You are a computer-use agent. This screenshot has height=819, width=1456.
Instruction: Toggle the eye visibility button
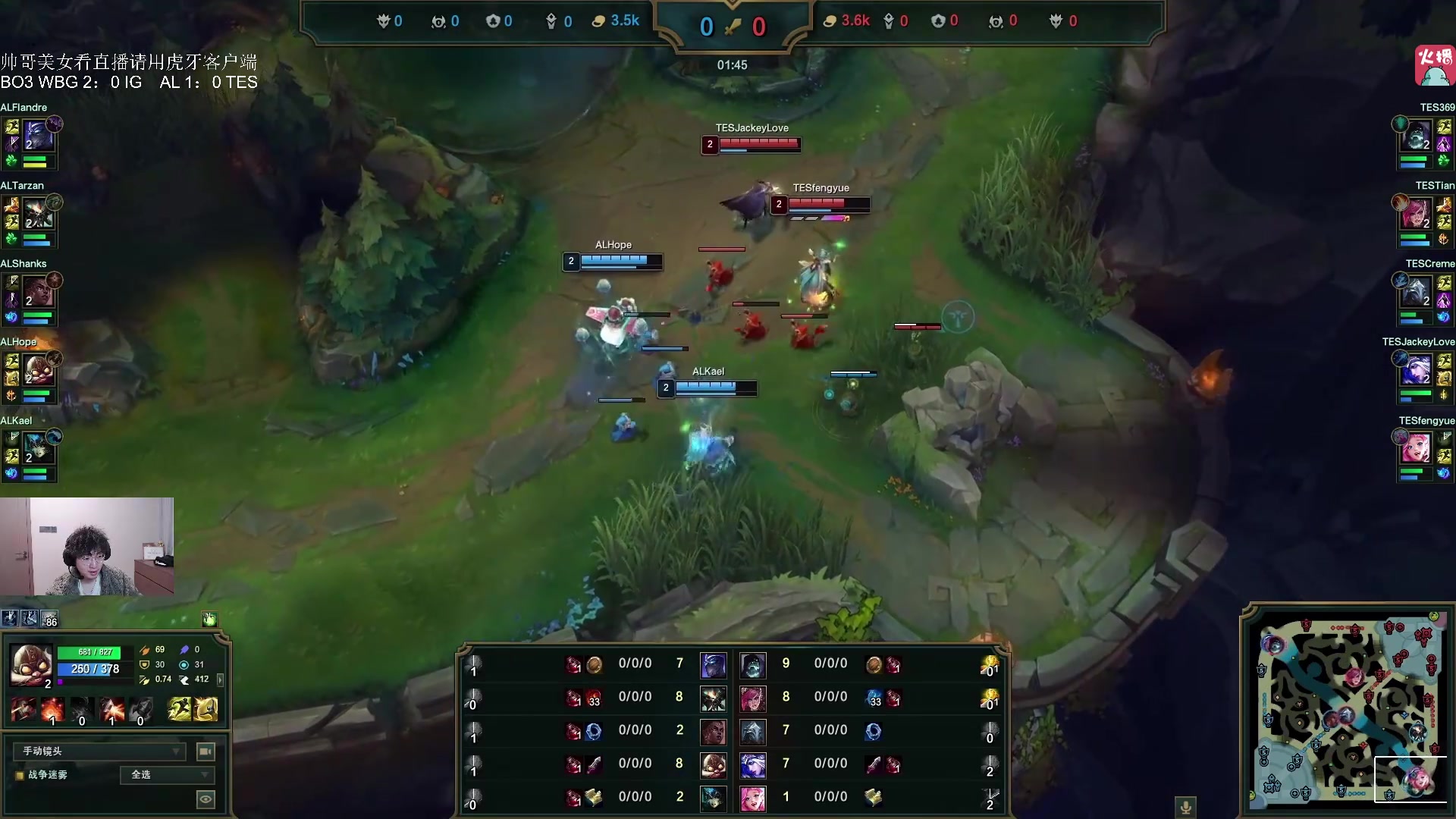pyautogui.click(x=206, y=799)
